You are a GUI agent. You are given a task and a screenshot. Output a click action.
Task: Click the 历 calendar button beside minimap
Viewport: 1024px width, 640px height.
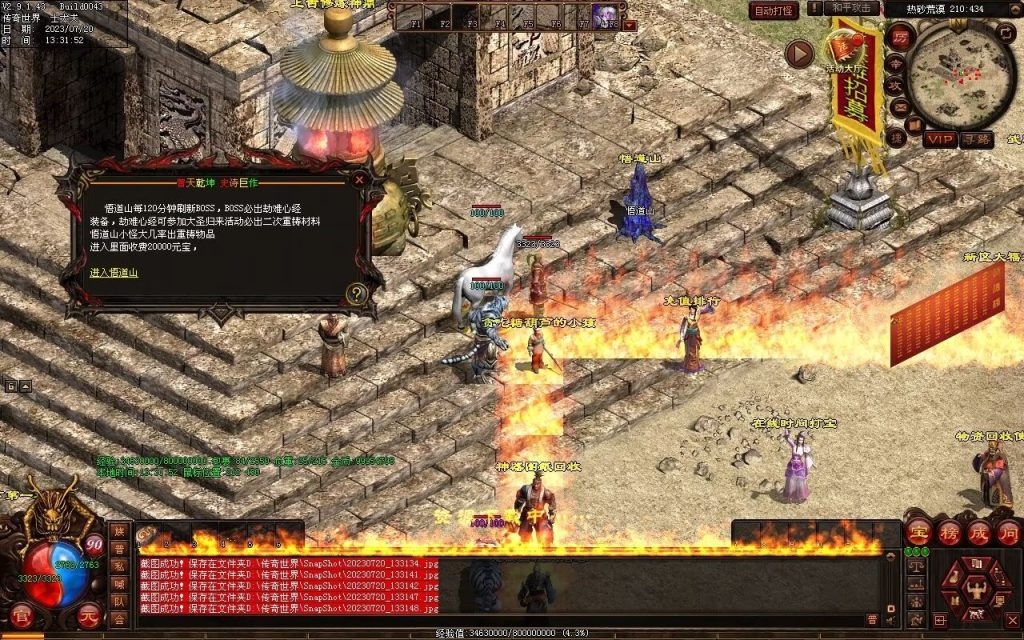(x=900, y=37)
